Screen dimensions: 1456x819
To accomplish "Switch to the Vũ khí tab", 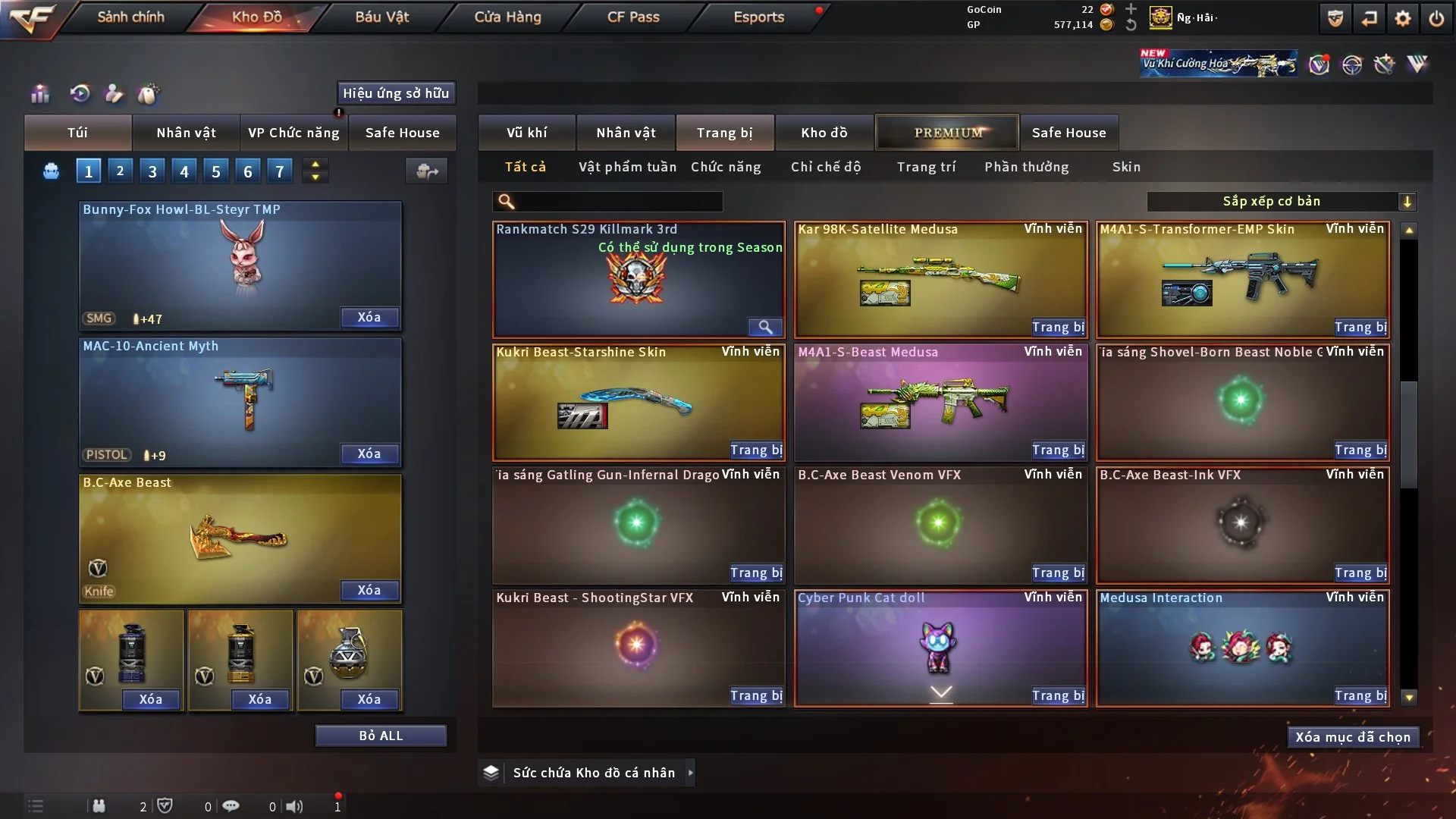I will pyautogui.click(x=526, y=133).
